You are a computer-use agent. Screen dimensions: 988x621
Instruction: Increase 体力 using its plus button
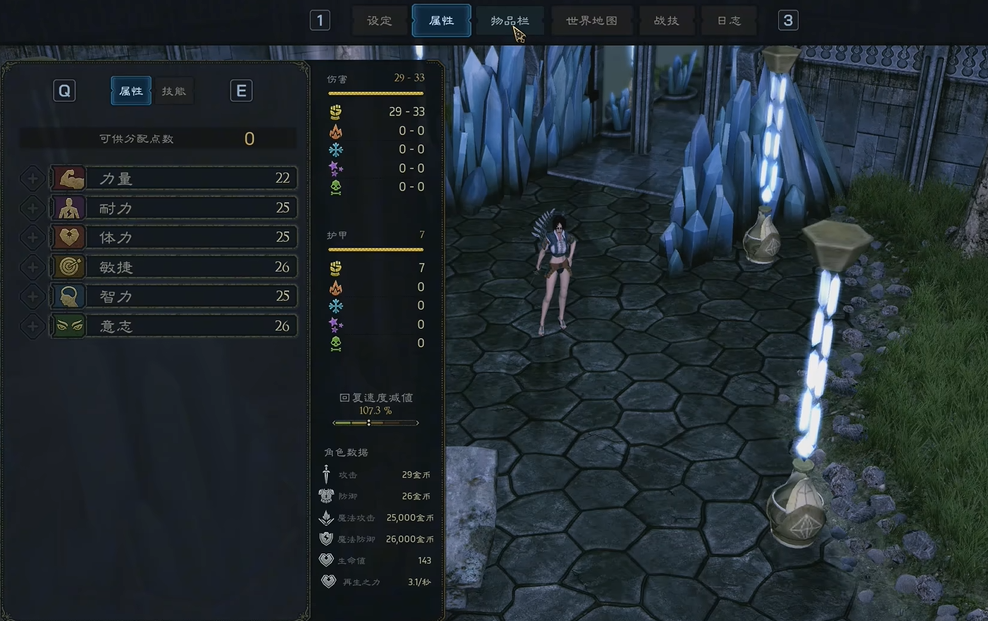(32, 238)
